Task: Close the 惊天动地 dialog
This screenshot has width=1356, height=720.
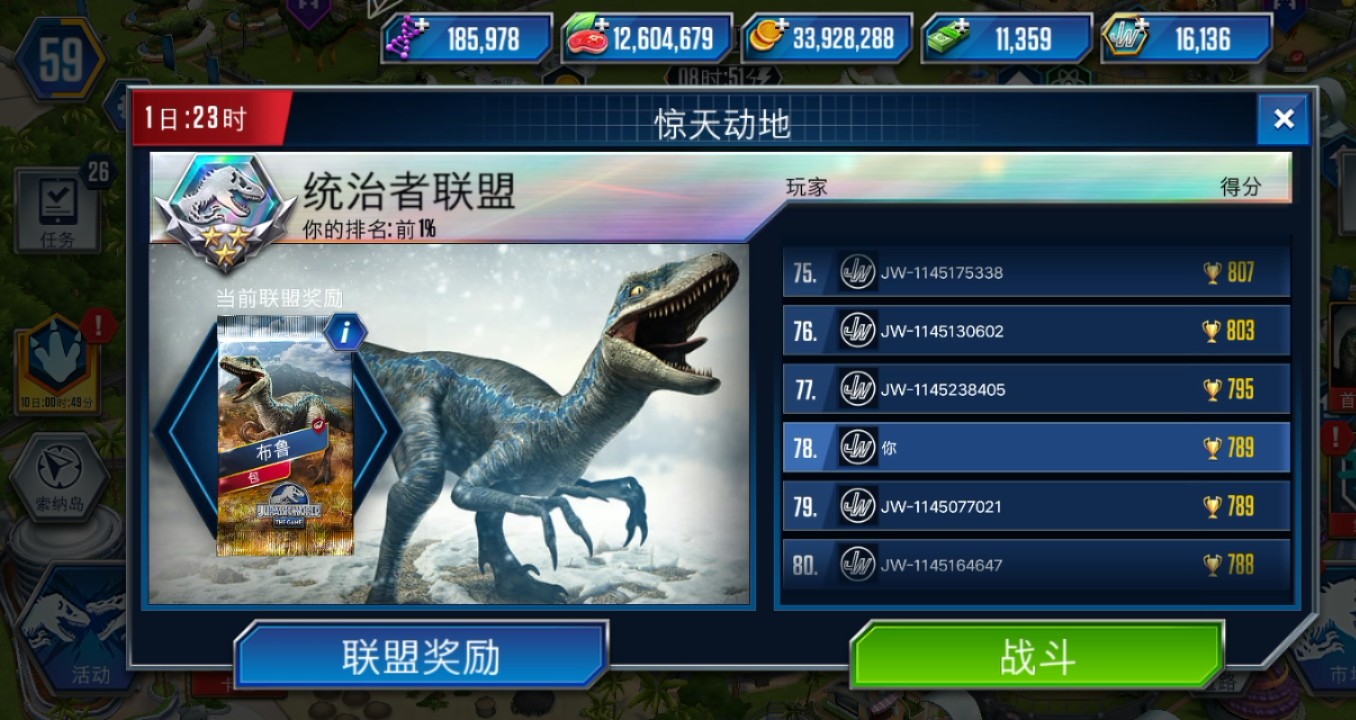Action: (1283, 119)
